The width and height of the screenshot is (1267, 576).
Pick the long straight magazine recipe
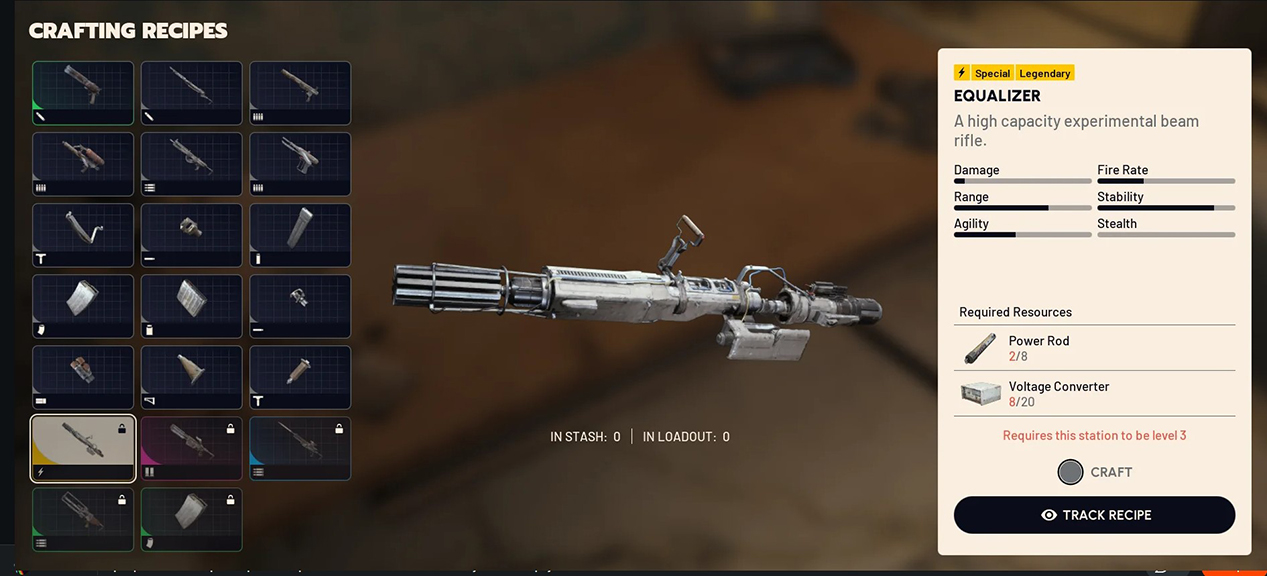tap(300, 235)
